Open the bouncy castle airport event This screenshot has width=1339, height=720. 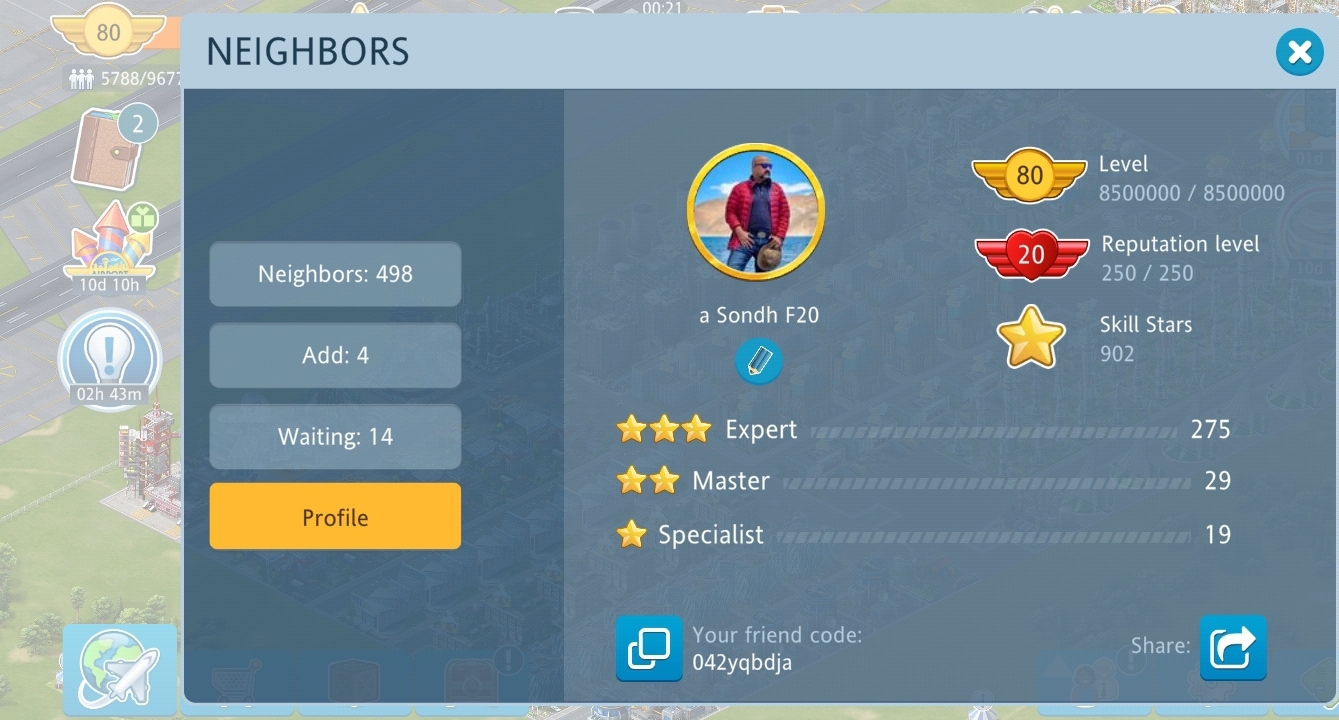click(110, 245)
